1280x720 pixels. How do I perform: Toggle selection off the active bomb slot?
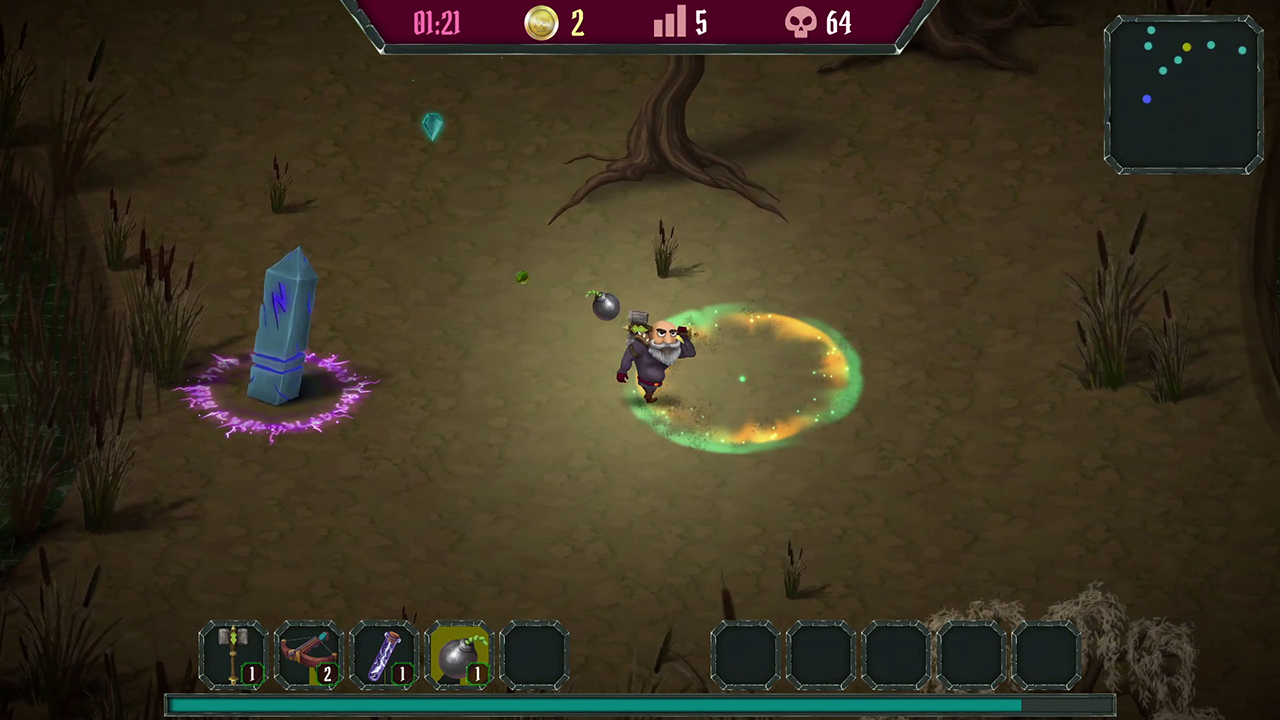click(460, 653)
